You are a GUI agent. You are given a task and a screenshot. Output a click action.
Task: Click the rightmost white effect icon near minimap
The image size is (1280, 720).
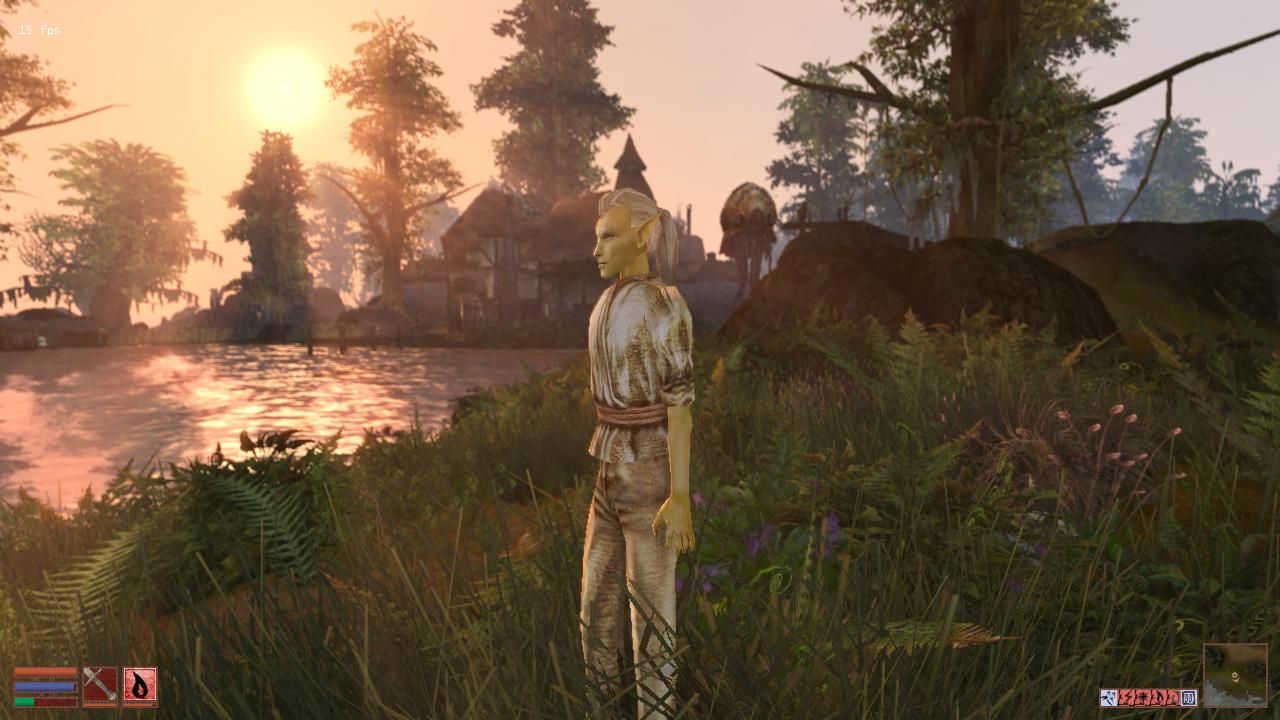click(1189, 697)
